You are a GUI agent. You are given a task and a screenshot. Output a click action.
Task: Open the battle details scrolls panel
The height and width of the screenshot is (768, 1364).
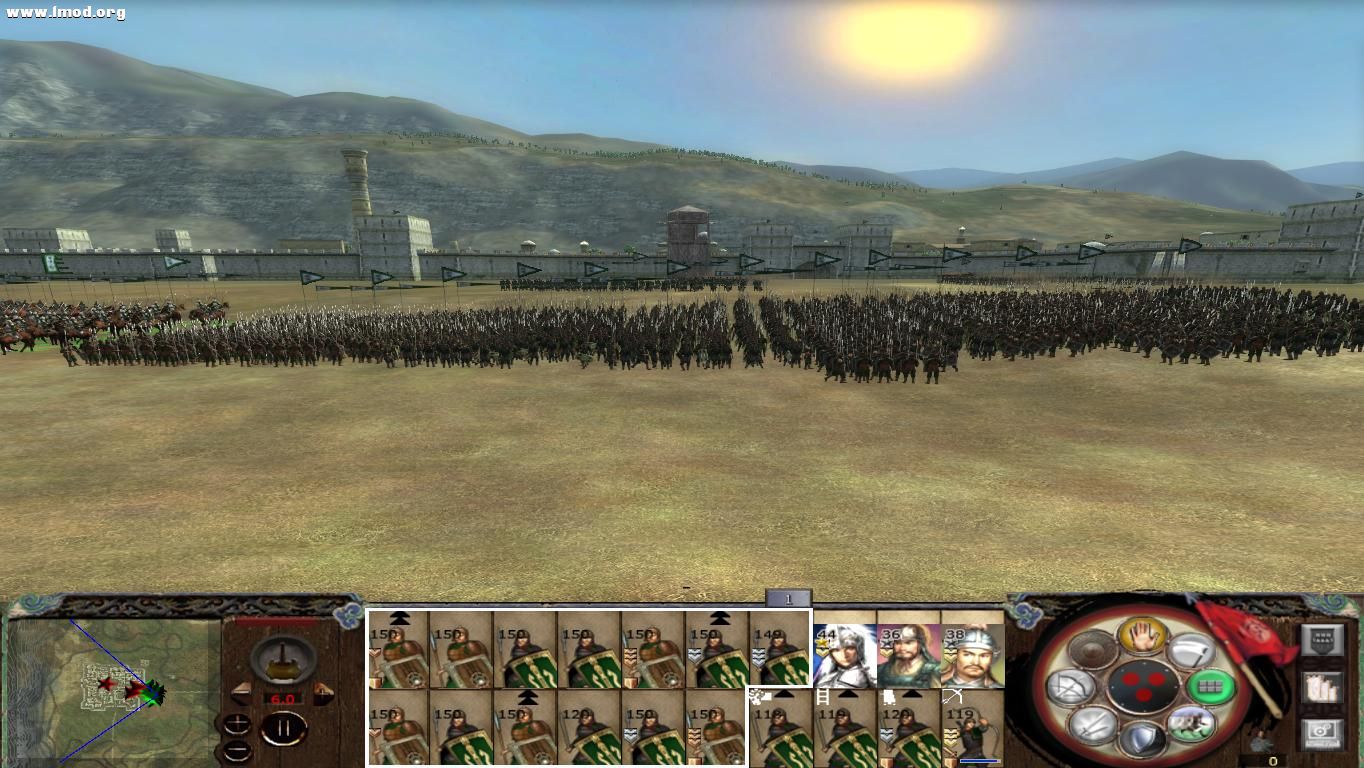[1323, 688]
